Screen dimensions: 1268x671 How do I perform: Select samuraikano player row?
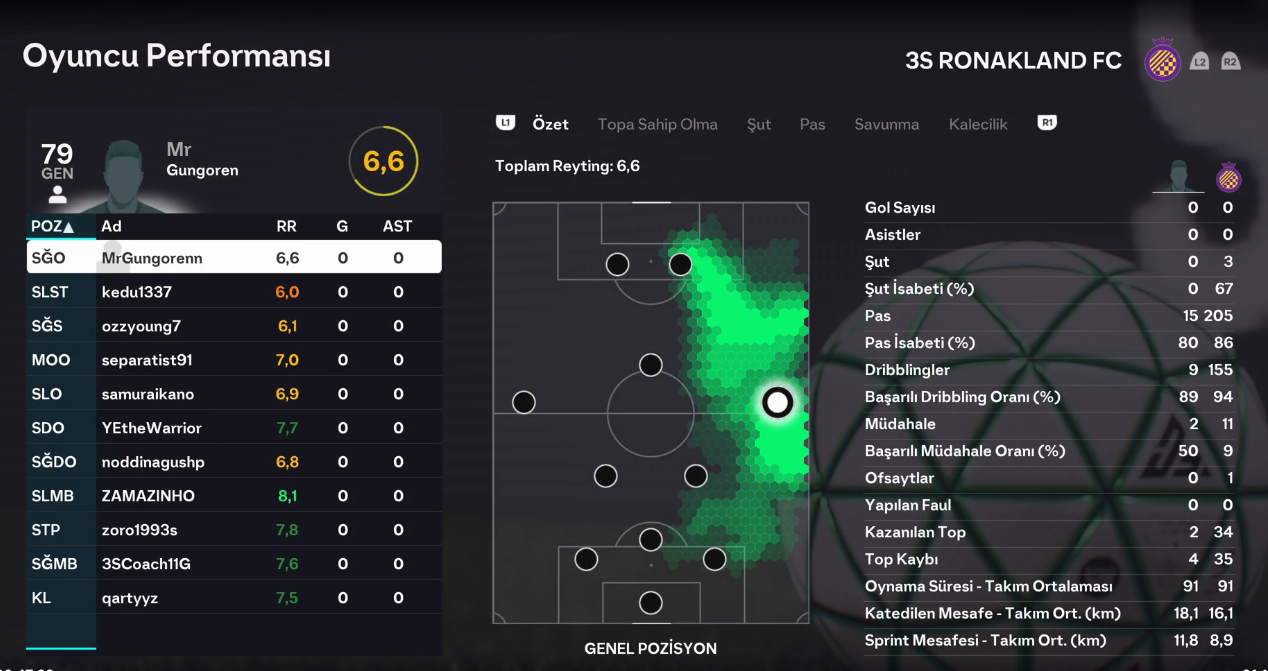(x=234, y=394)
